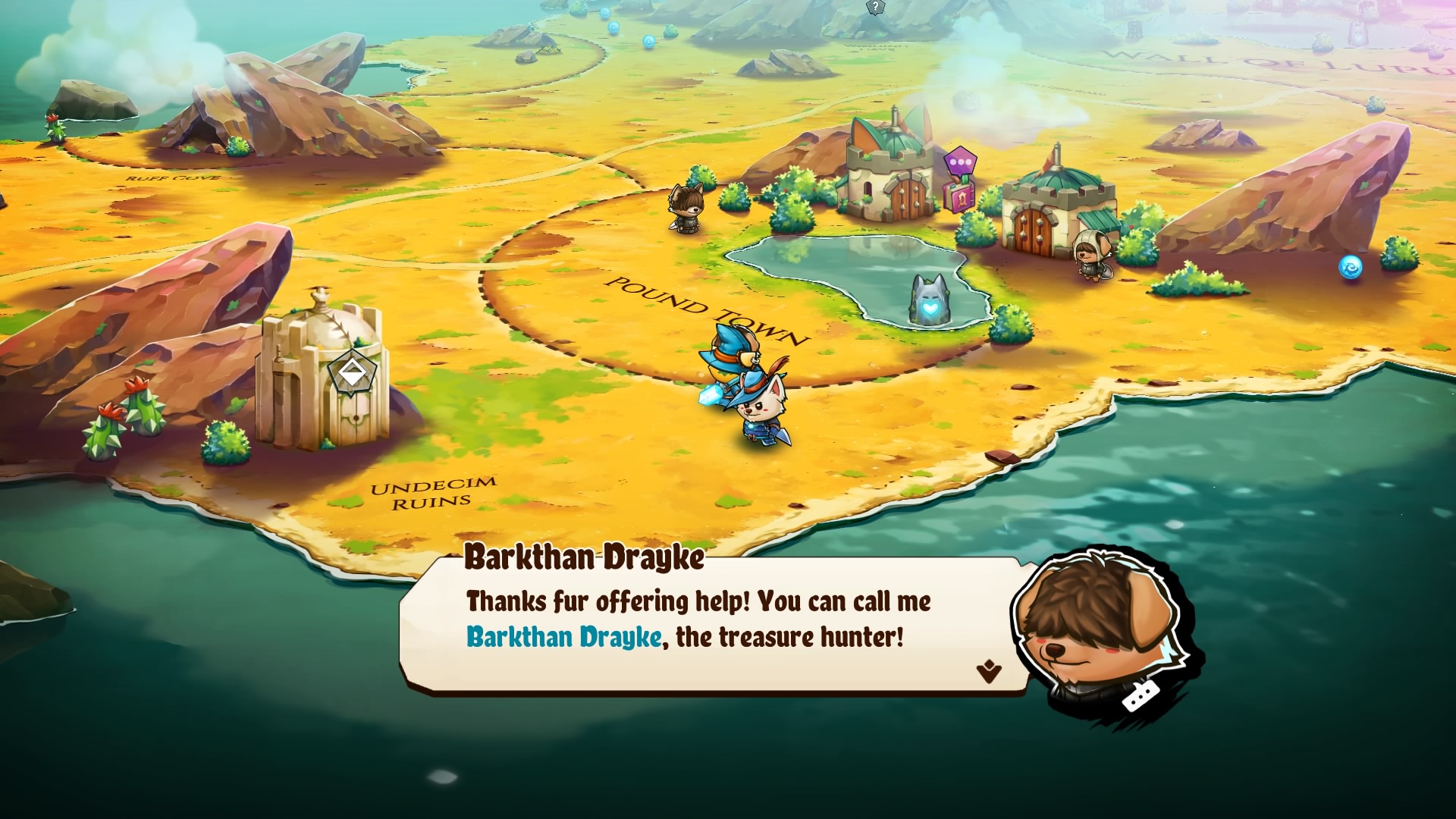The height and width of the screenshot is (819, 1456).
Task: Click the purple quest bubble marker above the dungeon signpost
Action: 960,162
